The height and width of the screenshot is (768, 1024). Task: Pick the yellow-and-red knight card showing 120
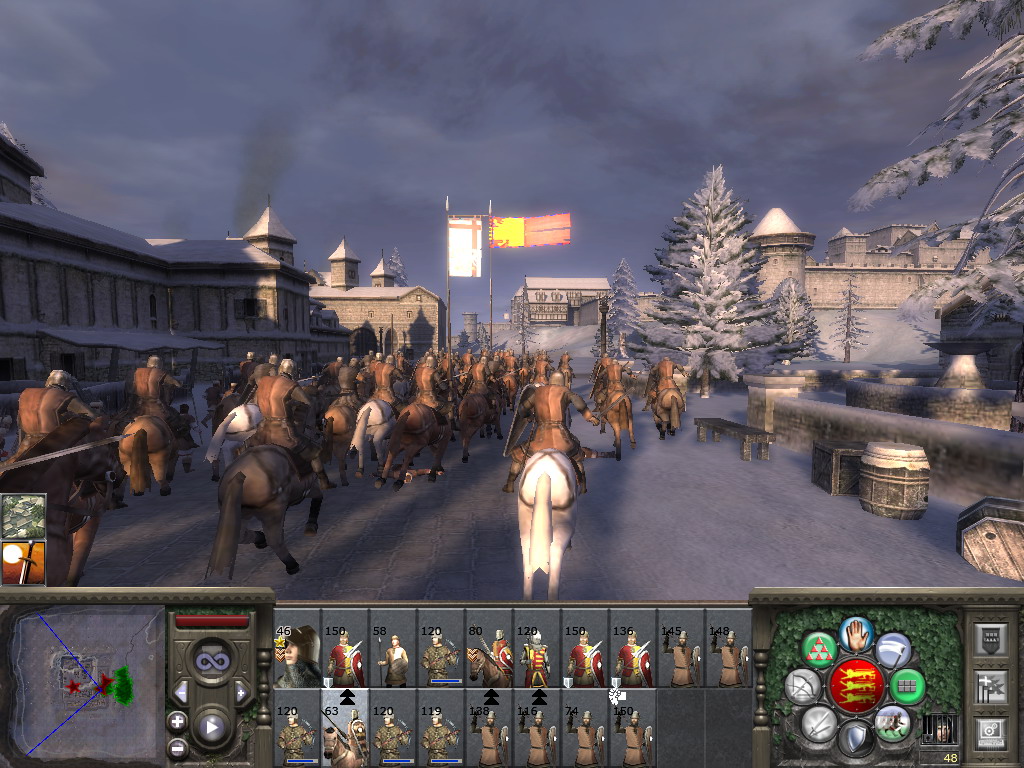point(537,658)
